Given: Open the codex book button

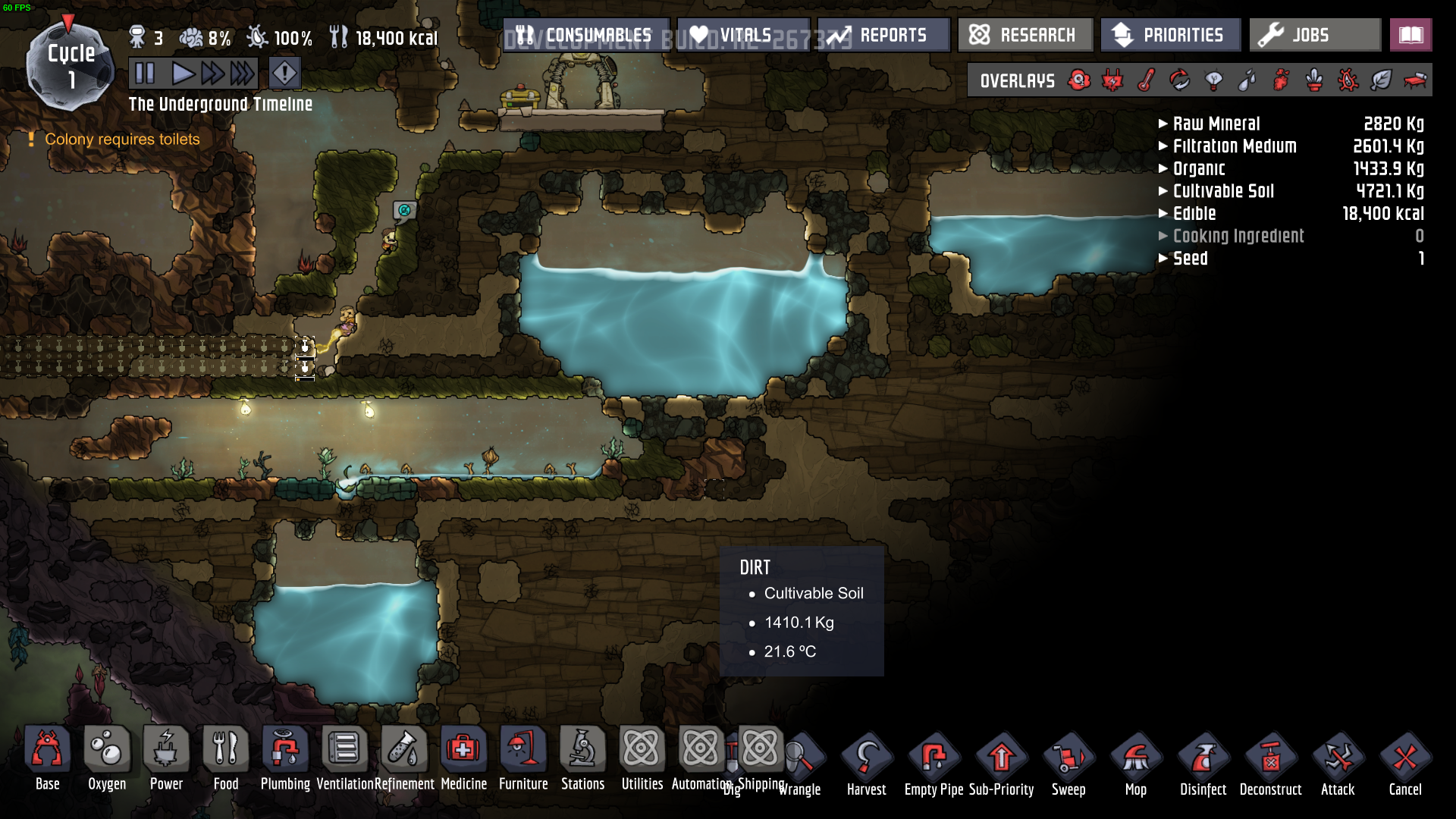Looking at the screenshot, I should coord(1410,35).
